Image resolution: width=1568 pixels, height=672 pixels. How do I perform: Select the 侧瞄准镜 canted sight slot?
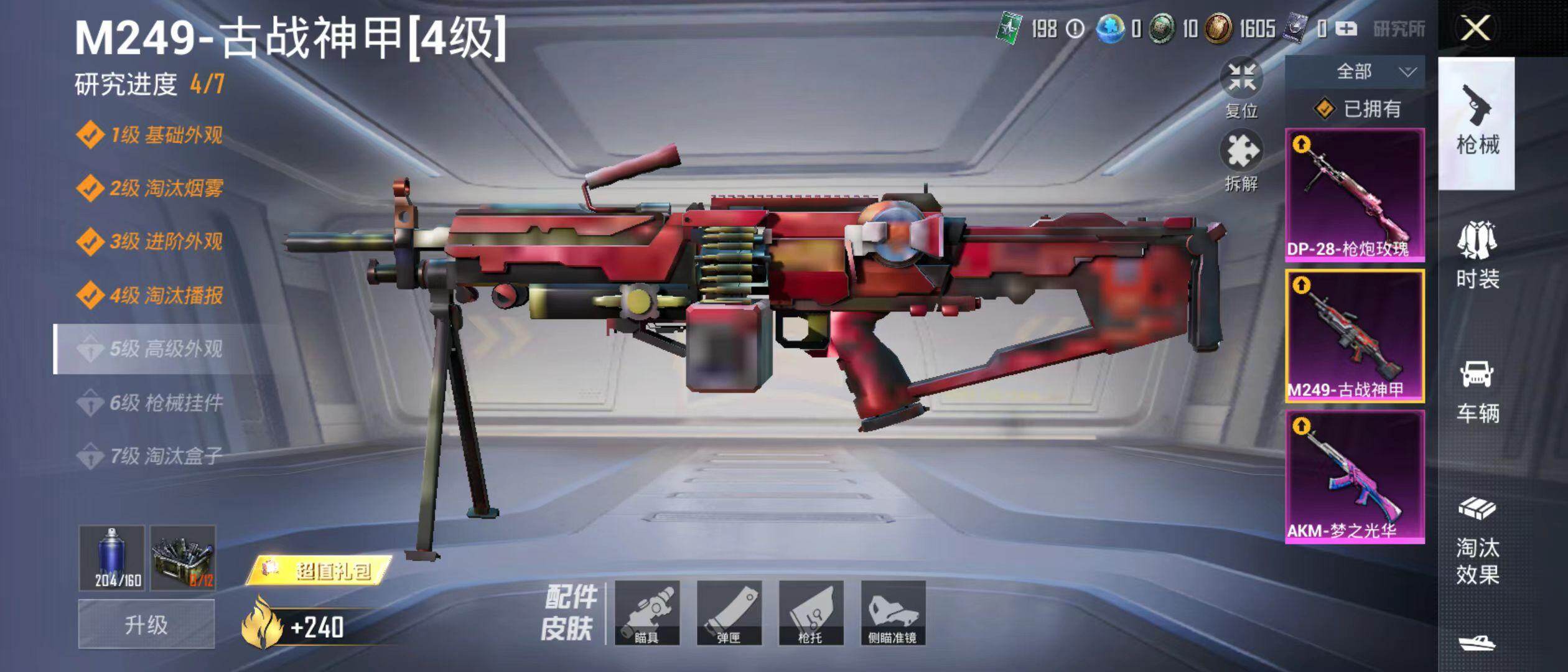point(894,613)
